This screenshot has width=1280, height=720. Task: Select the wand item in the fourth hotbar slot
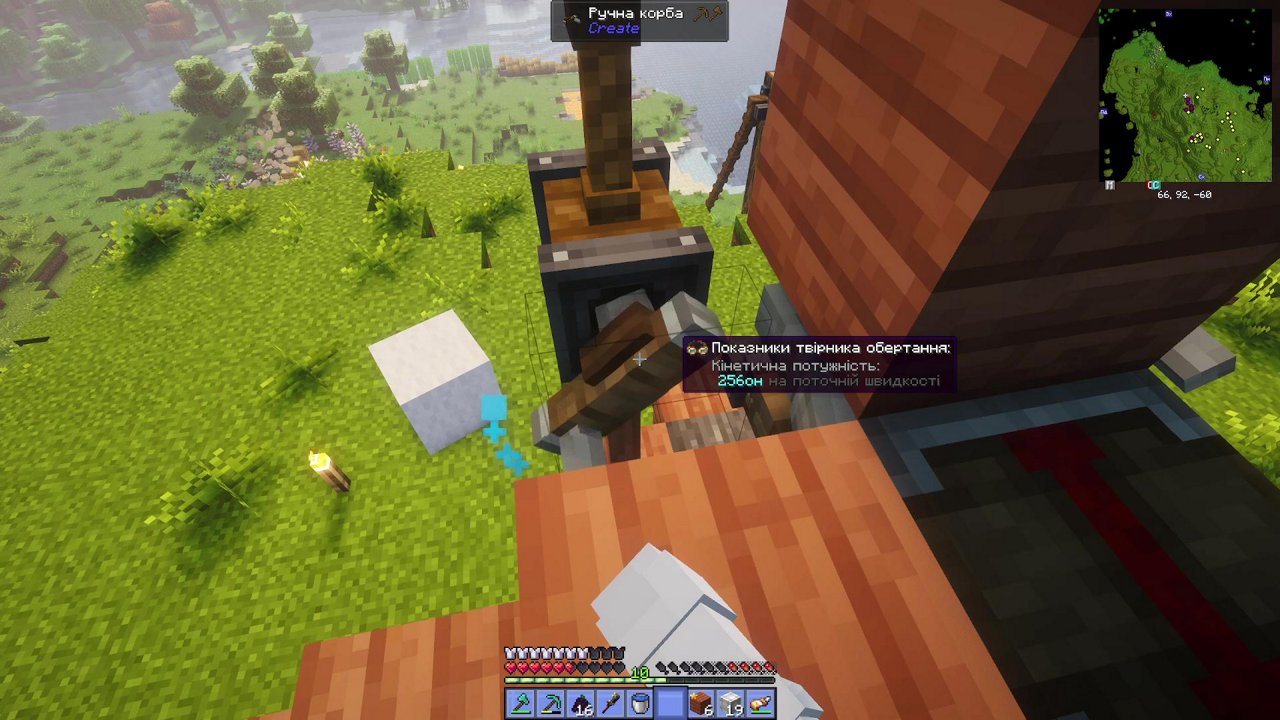pyautogui.click(x=609, y=702)
